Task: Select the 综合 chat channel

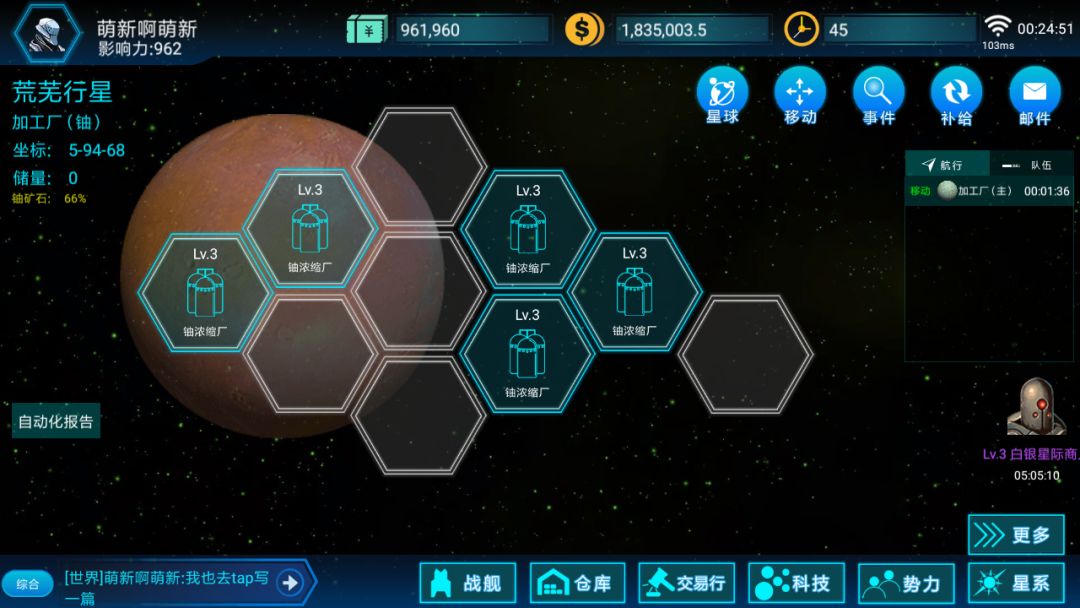Action: tap(28, 583)
